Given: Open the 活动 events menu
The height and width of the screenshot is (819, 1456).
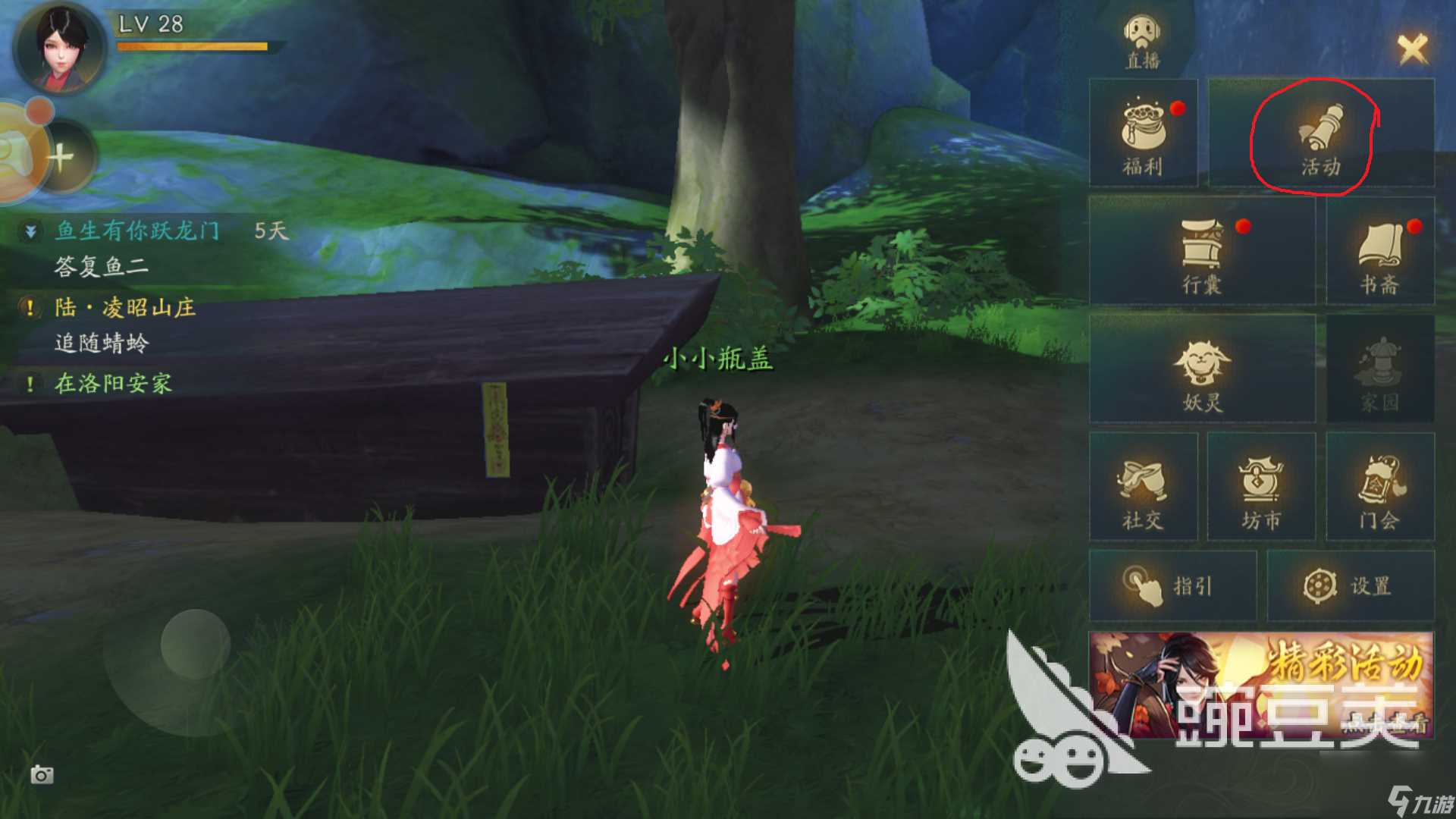Looking at the screenshot, I should pos(1320,136).
